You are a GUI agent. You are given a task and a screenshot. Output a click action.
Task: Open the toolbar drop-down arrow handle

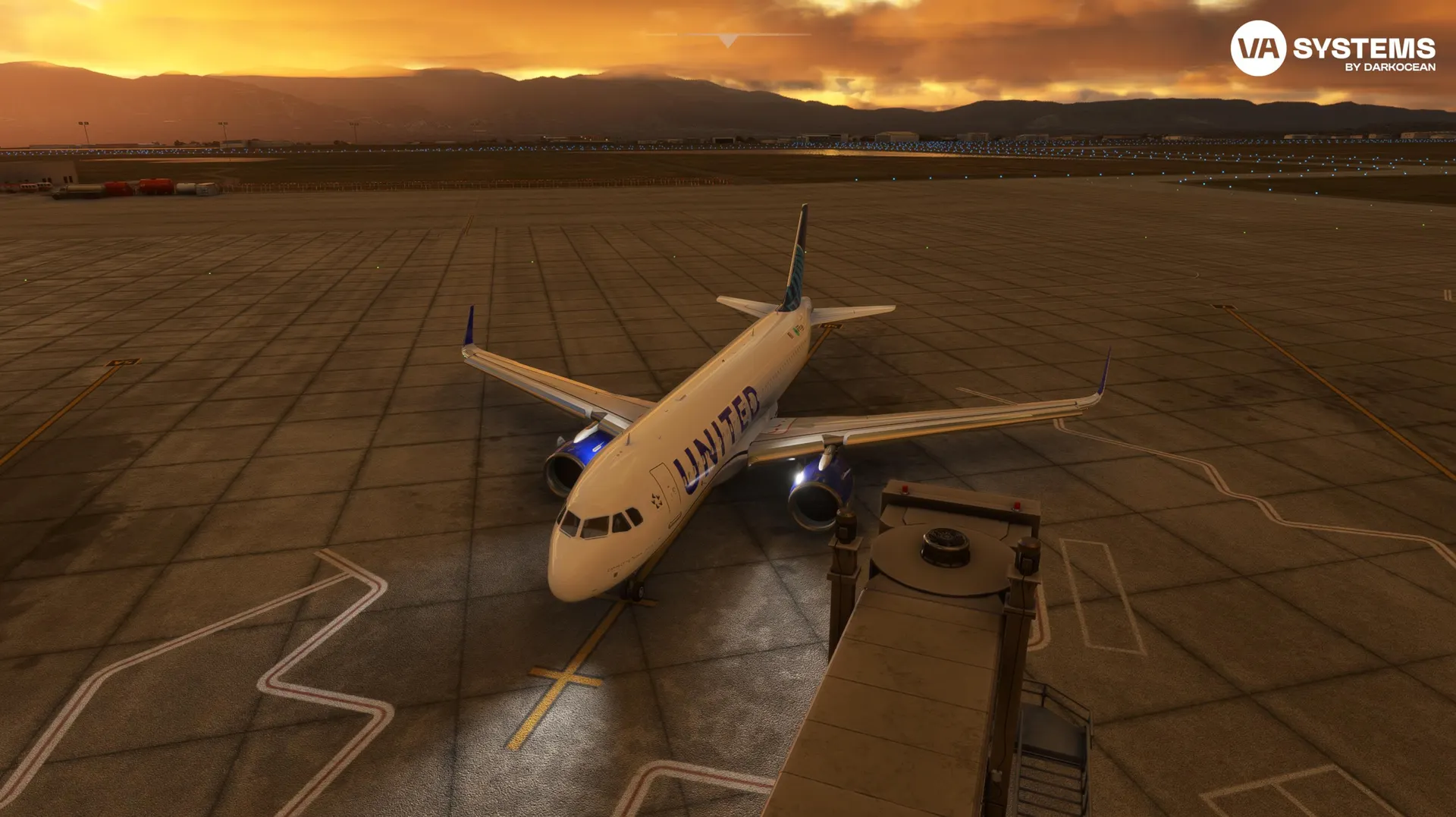coord(728,39)
